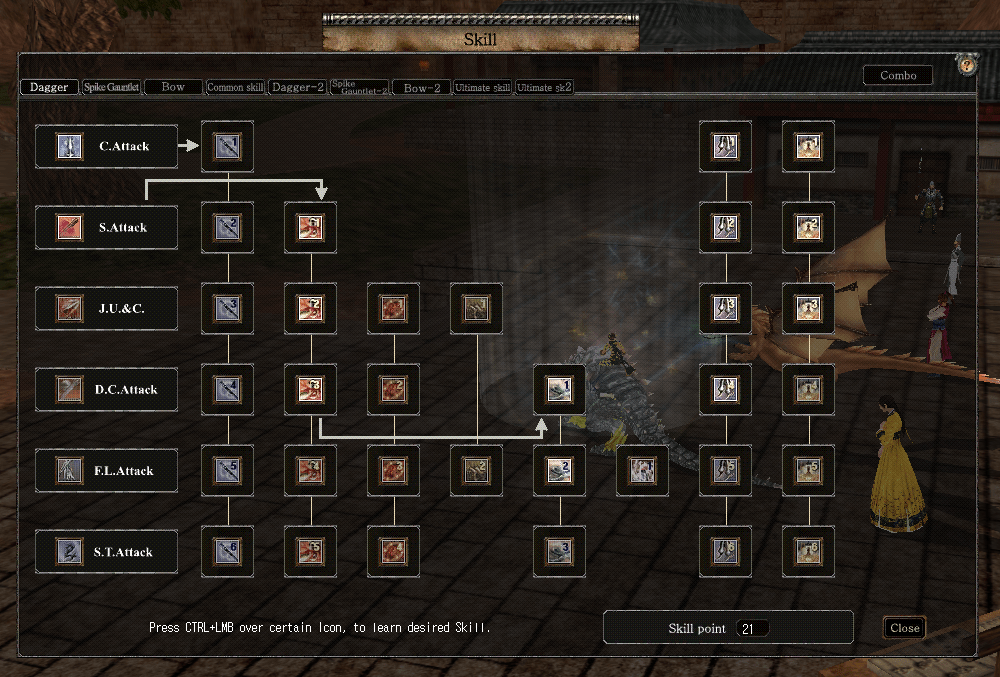This screenshot has height=677, width=1000.
Task: Open the Bow-2 tab
Action: pyautogui.click(x=421, y=88)
